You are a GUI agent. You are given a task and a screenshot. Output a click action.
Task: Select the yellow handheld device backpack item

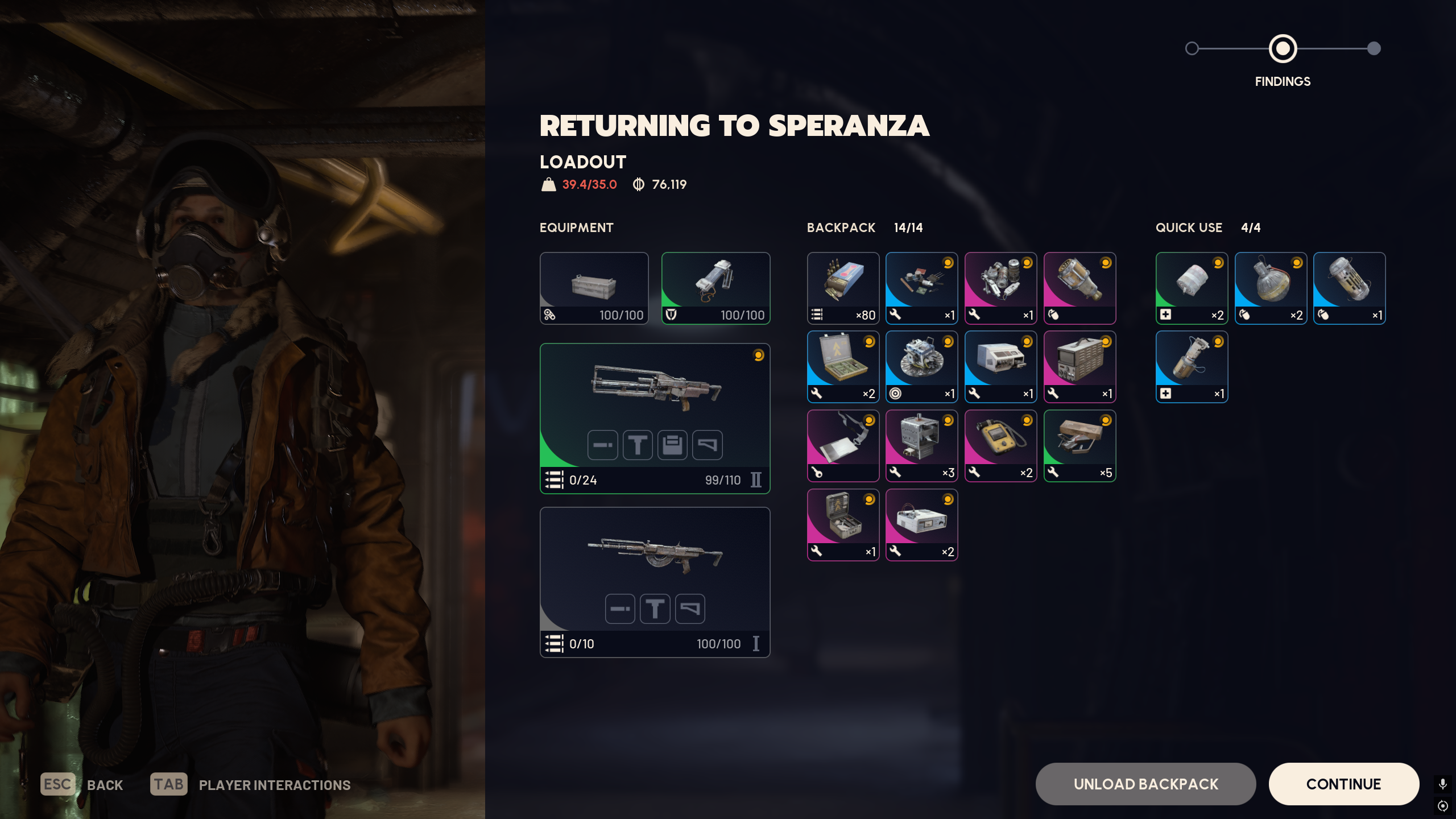point(1000,445)
